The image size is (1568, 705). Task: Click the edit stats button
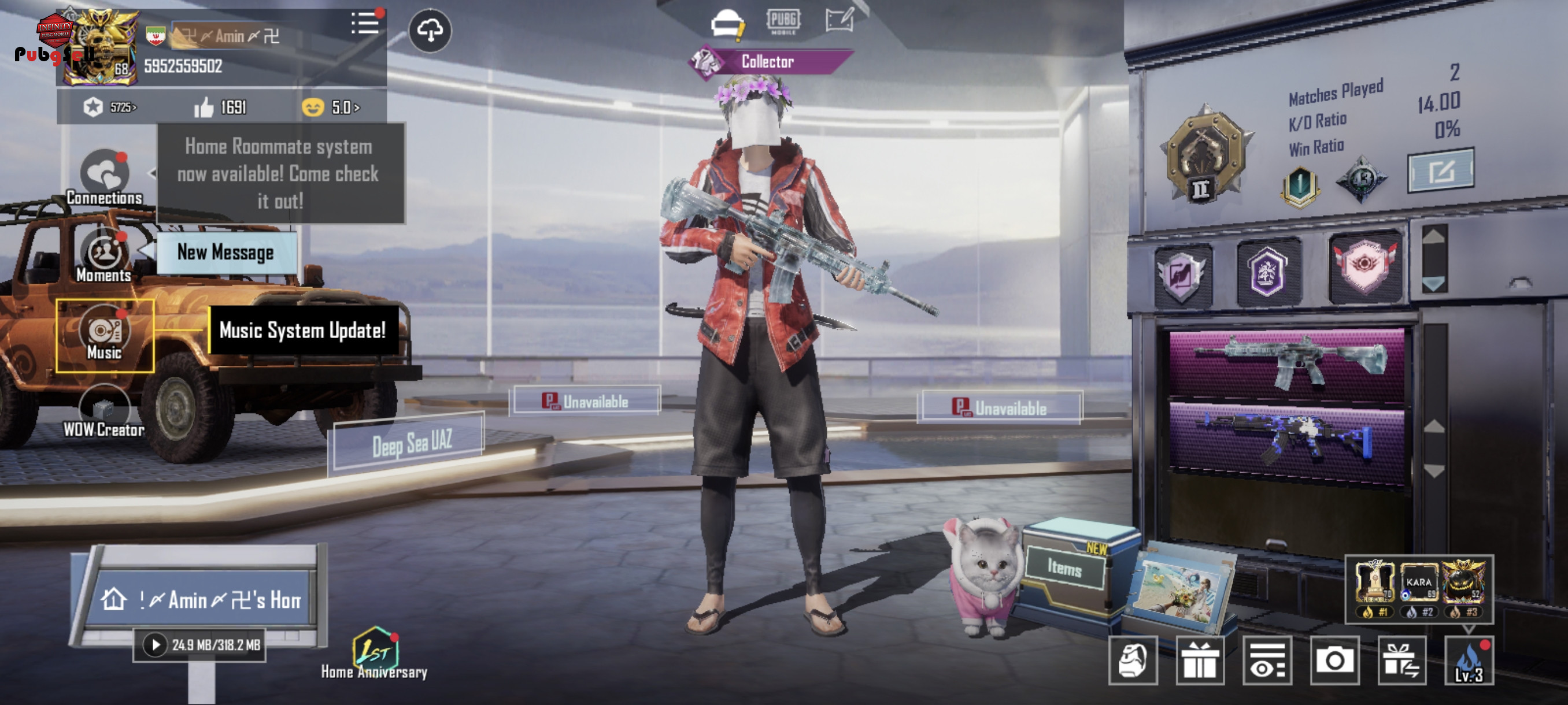pyautogui.click(x=1440, y=171)
